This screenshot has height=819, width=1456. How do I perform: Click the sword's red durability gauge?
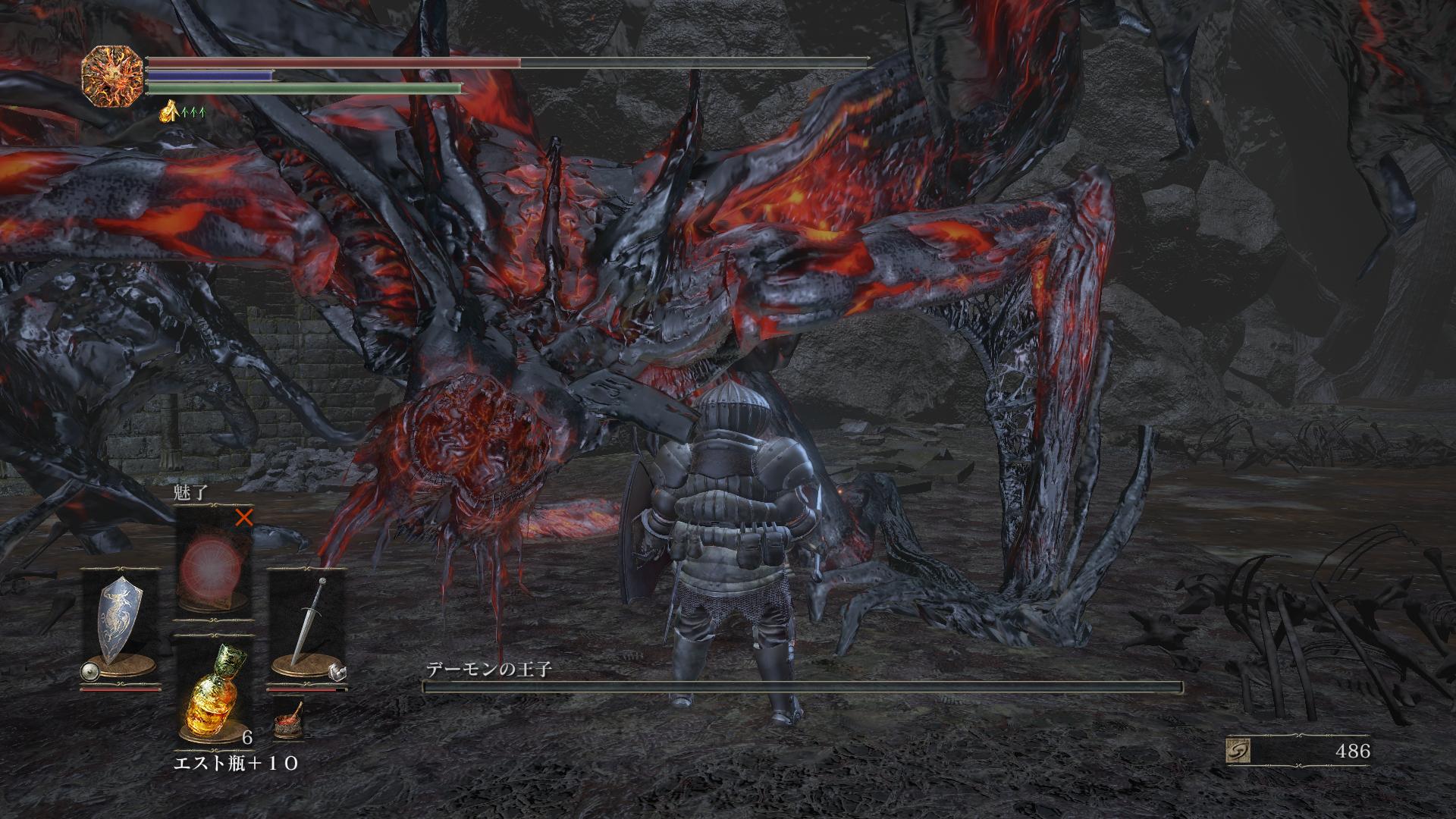(x=303, y=689)
